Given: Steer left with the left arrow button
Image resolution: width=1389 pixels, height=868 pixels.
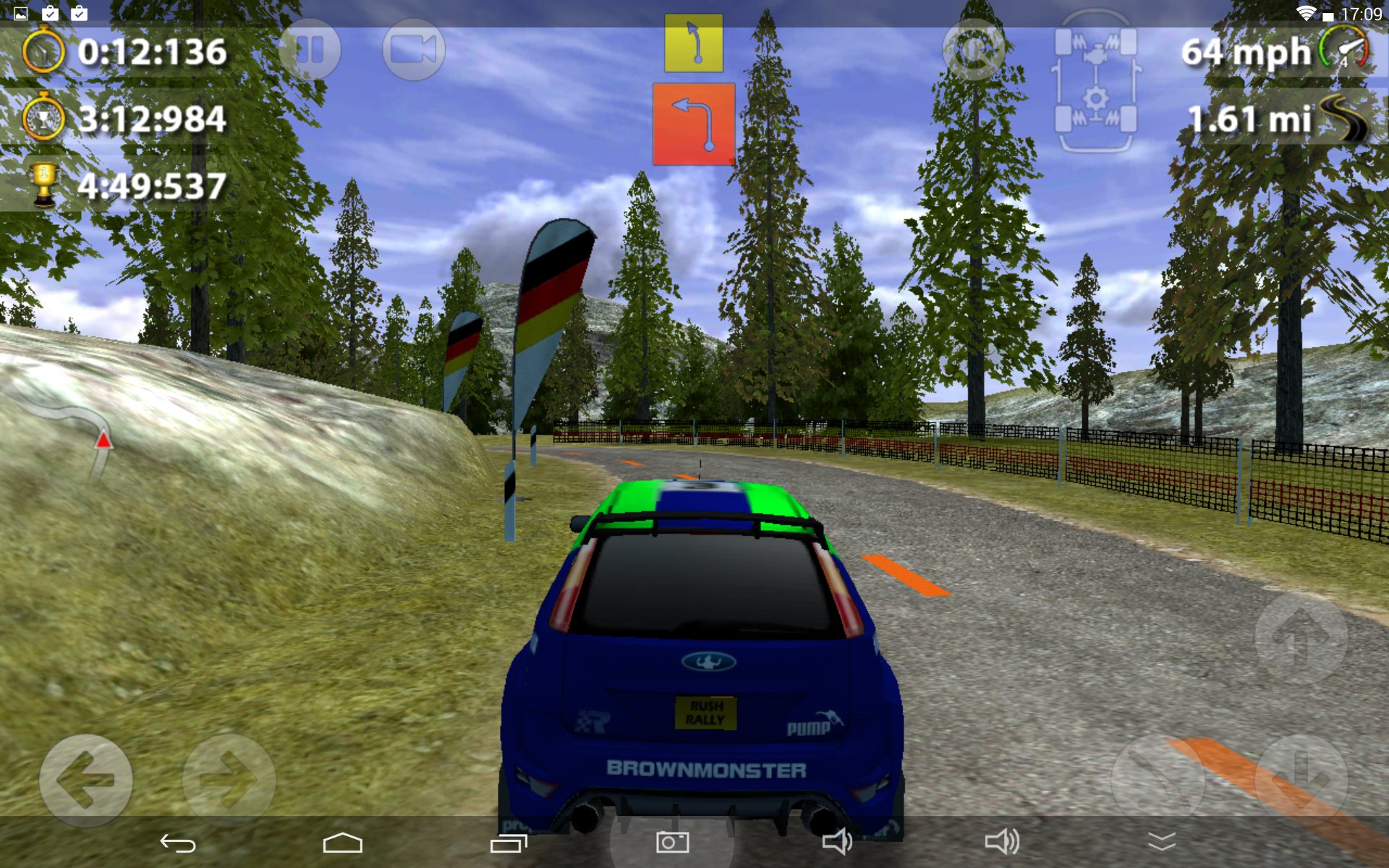Looking at the screenshot, I should [x=86, y=780].
